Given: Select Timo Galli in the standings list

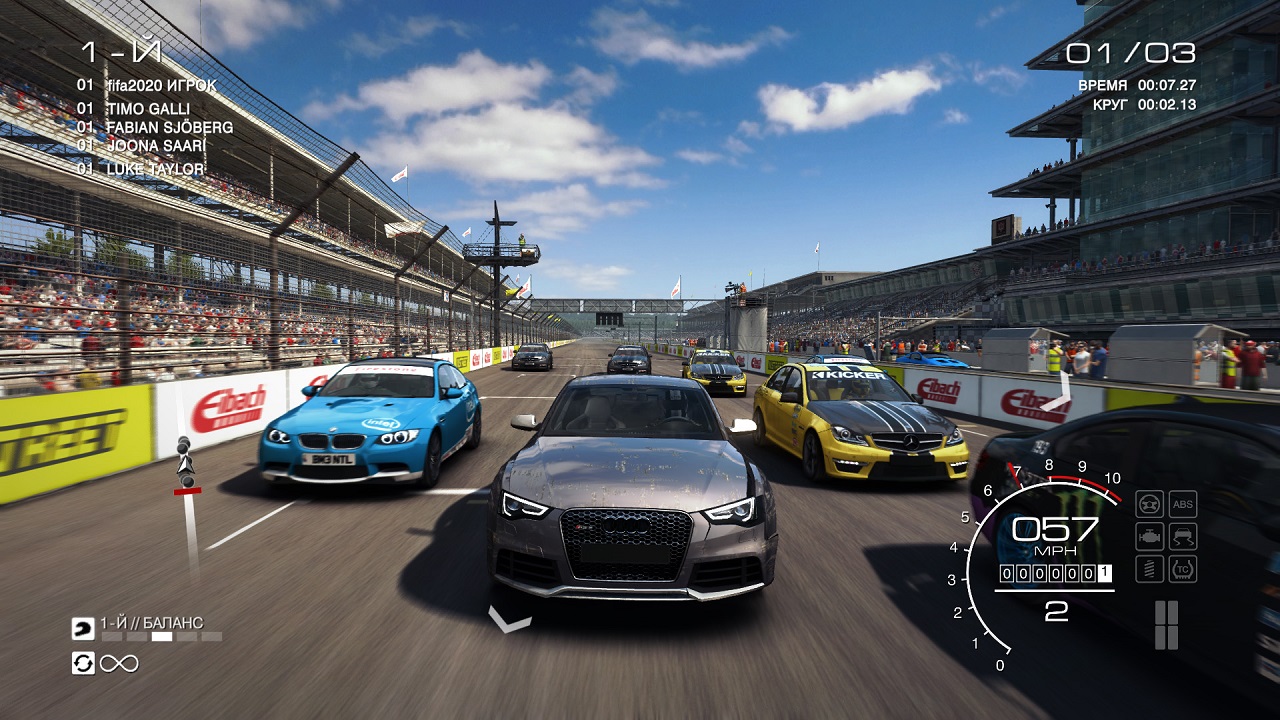Looking at the screenshot, I should tap(147, 108).
